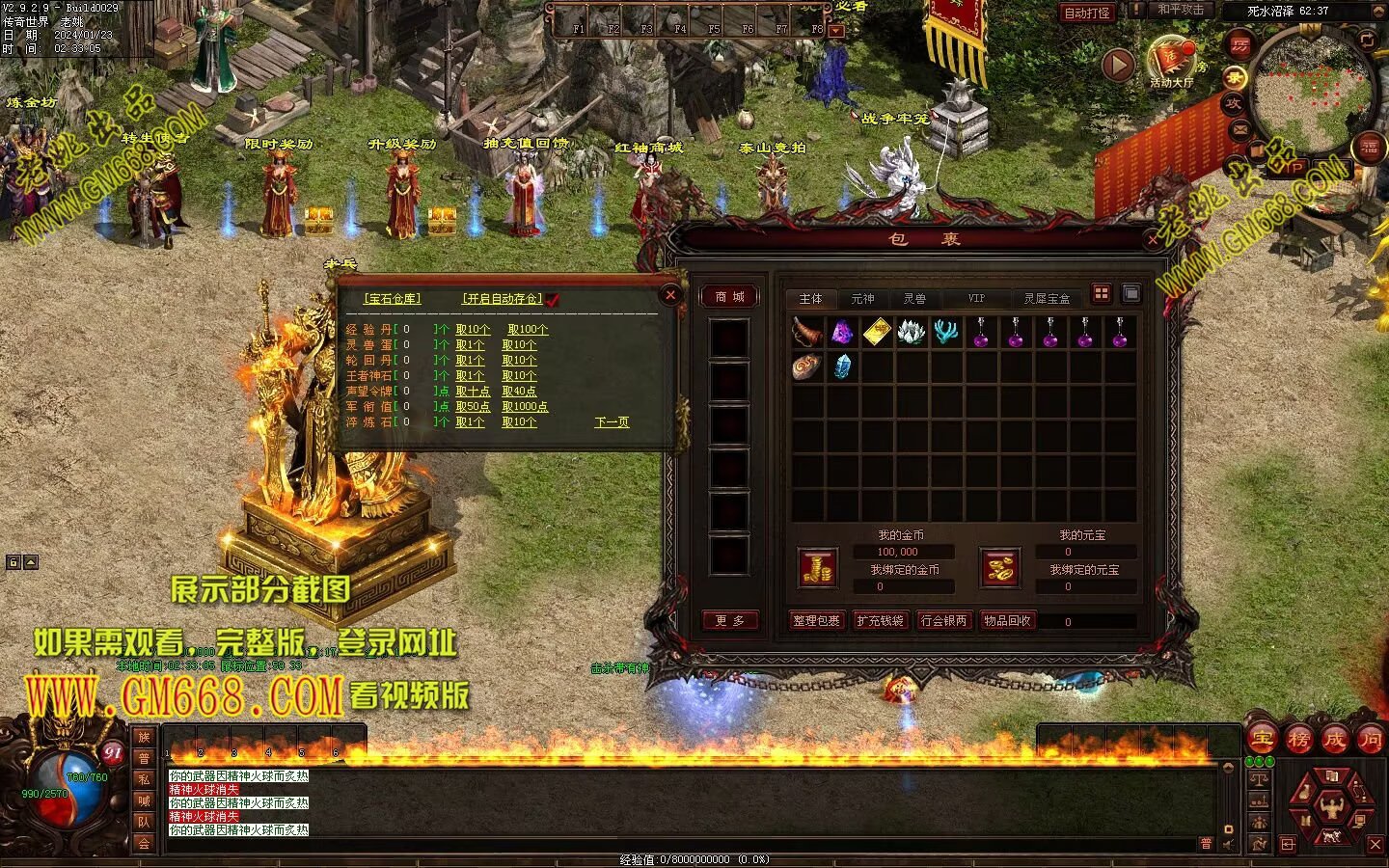This screenshot has width=1389, height=868.
Task: Select the 灵犀宝盒 tab
Action: [x=1047, y=299]
